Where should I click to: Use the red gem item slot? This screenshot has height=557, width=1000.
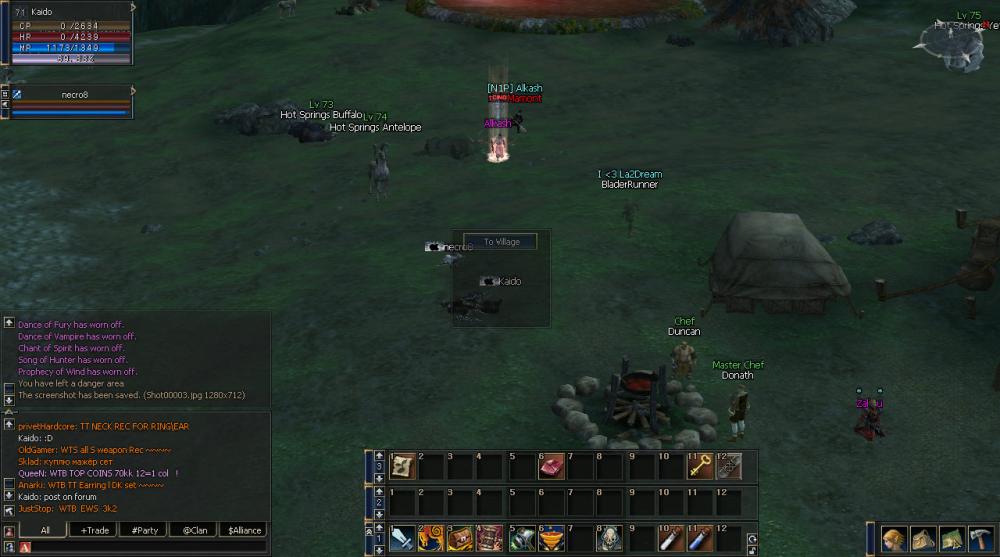click(552, 466)
